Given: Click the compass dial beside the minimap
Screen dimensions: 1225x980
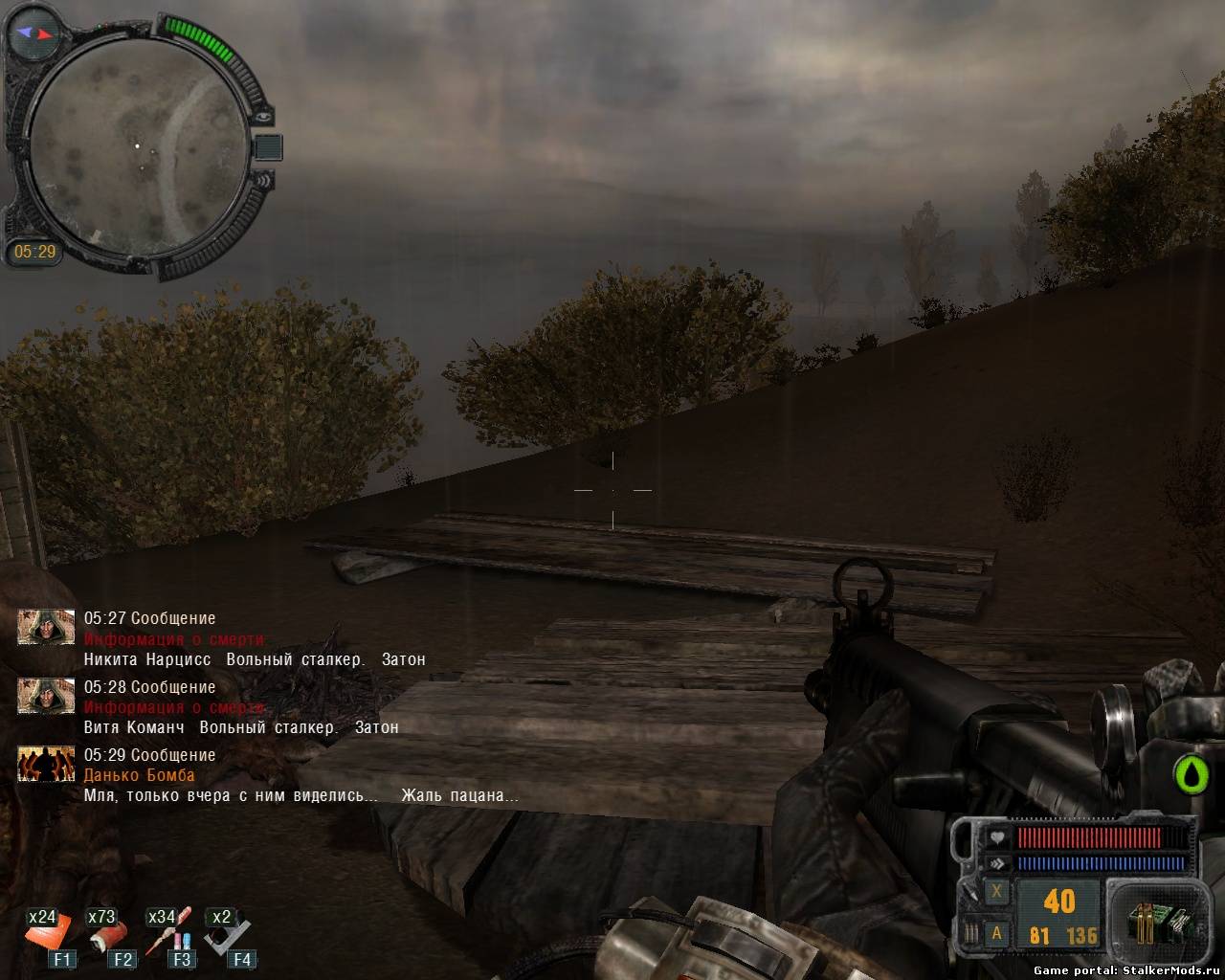Looking at the screenshot, I should click(33, 33).
